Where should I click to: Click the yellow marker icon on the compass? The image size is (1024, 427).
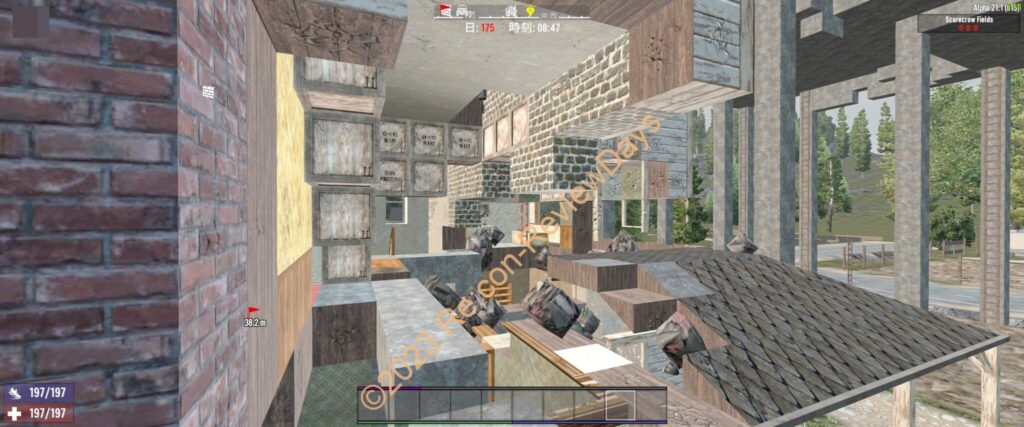coord(530,10)
